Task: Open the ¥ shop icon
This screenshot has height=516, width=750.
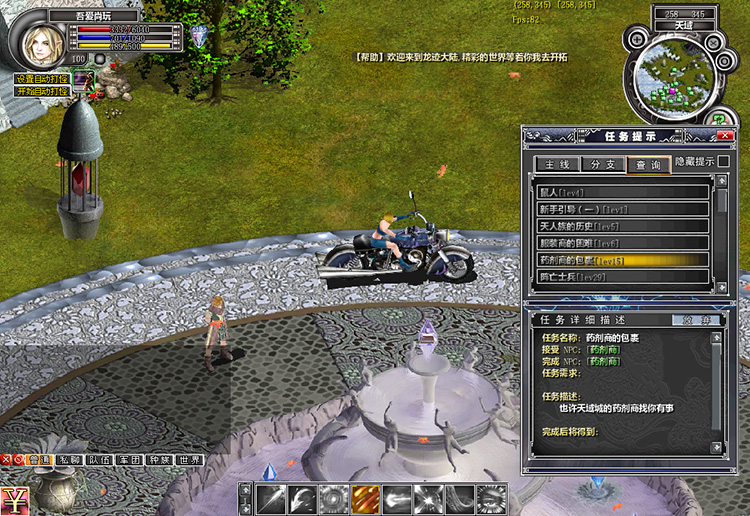Action: 14,499
